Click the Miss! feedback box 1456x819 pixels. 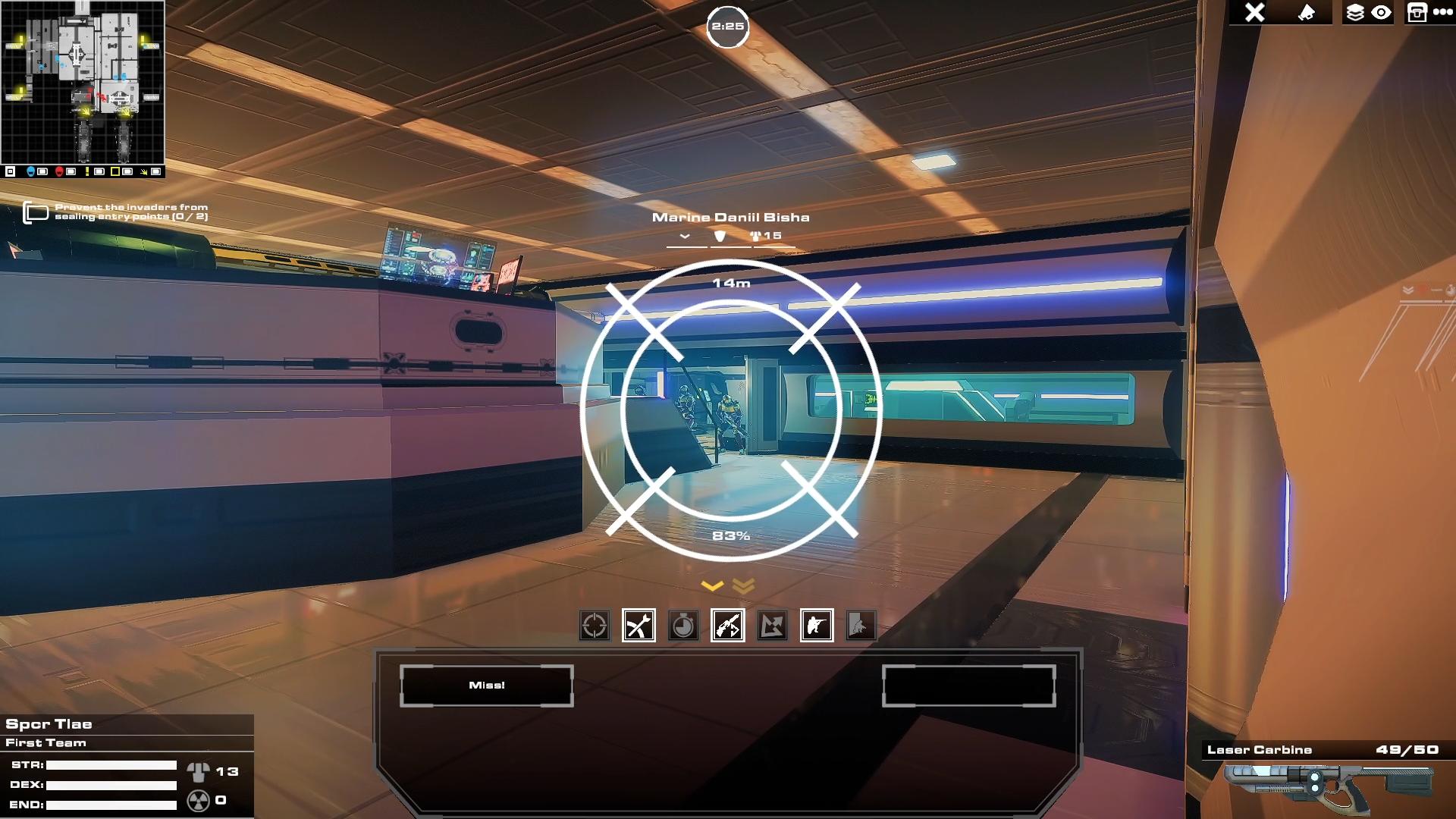click(486, 685)
